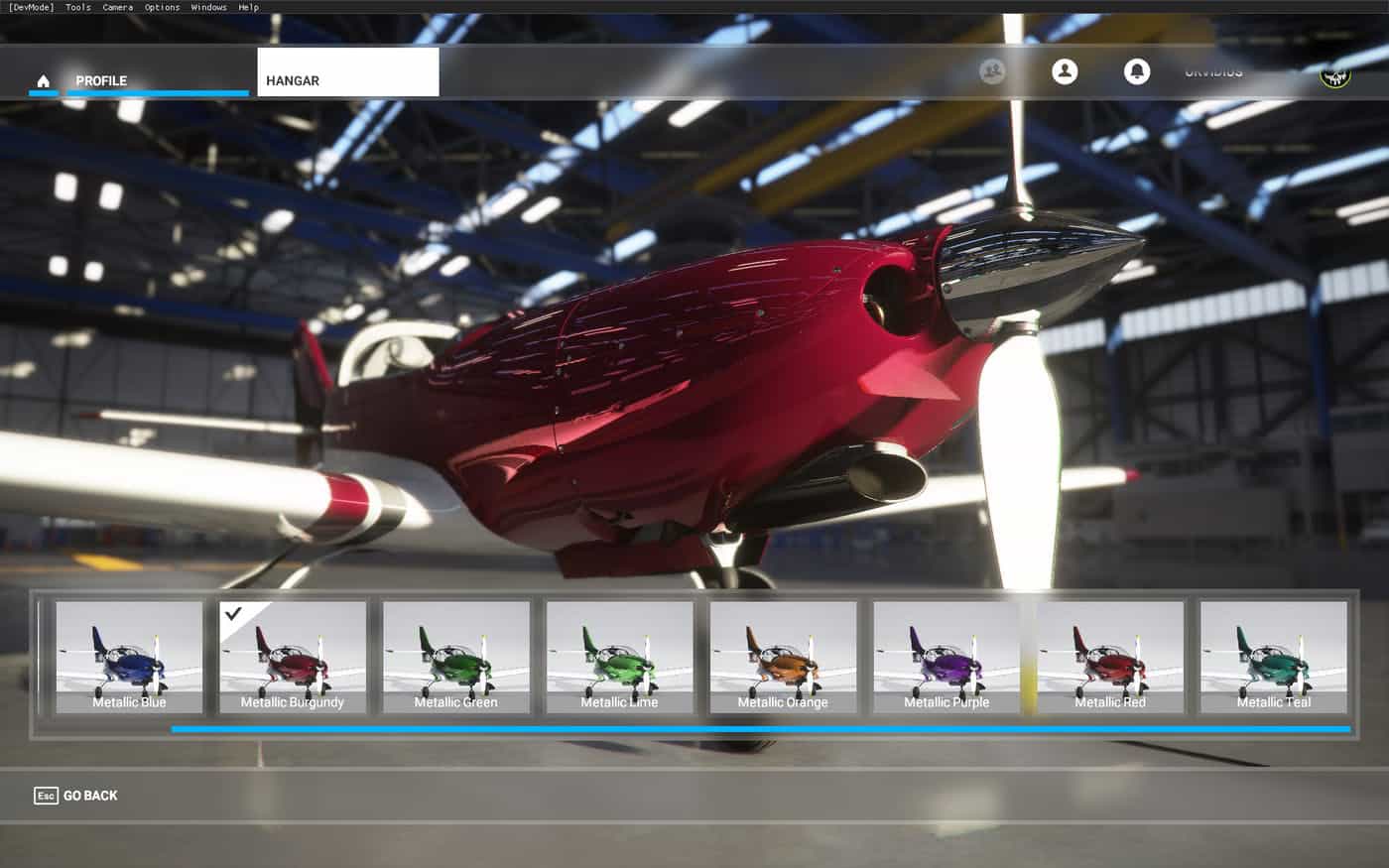1389x868 pixels.
Task: Show the friends group icon
Action: point(992,71)
